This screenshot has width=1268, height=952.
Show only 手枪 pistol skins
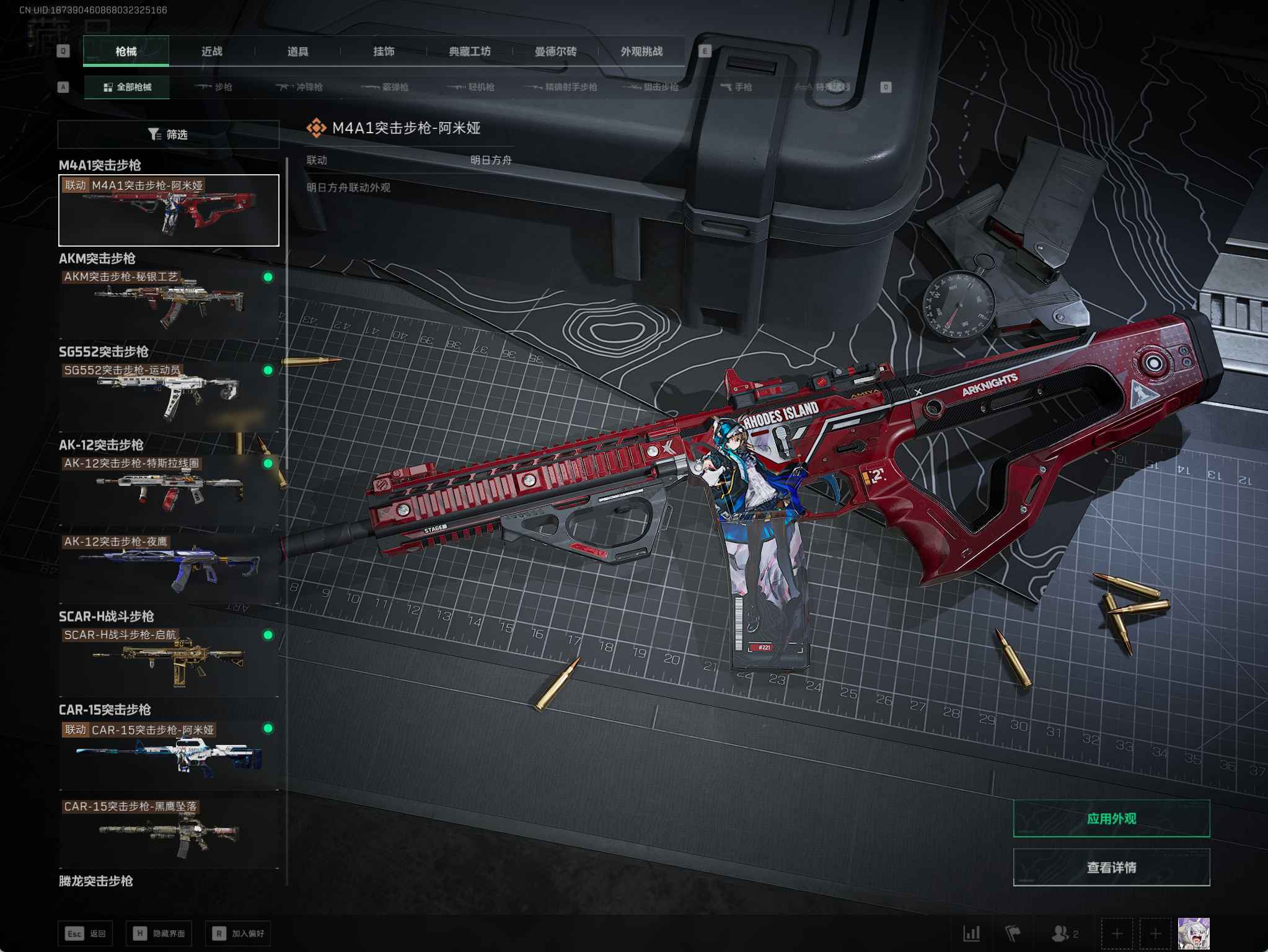[736, 87]
